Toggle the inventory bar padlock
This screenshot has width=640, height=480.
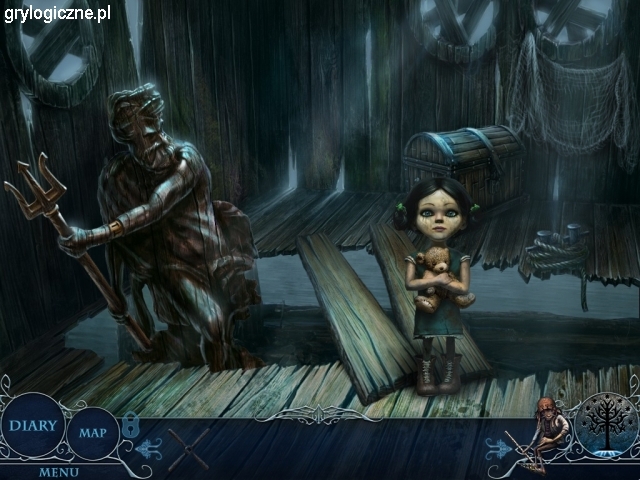click(x=130, y=426)
